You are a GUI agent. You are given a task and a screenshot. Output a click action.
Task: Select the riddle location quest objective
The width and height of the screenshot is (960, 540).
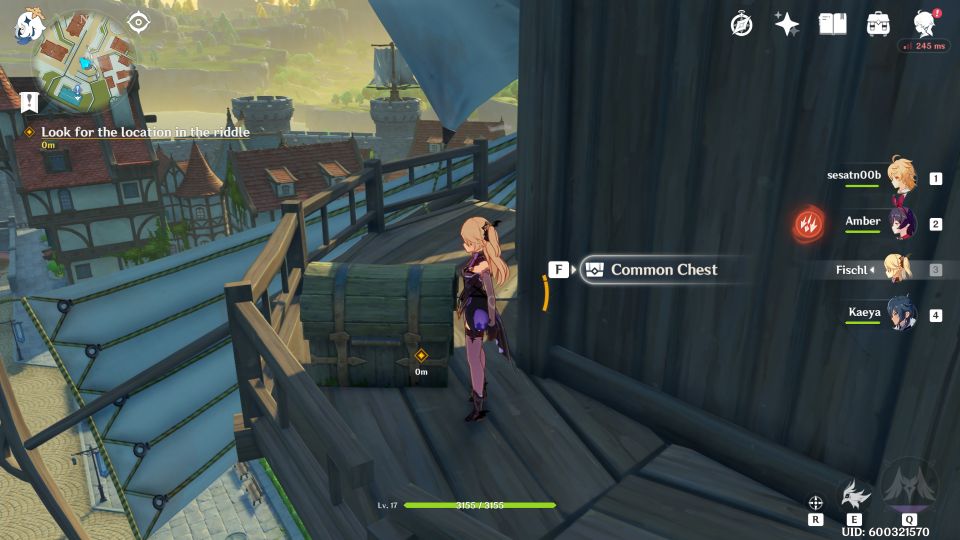coord(145,132)
